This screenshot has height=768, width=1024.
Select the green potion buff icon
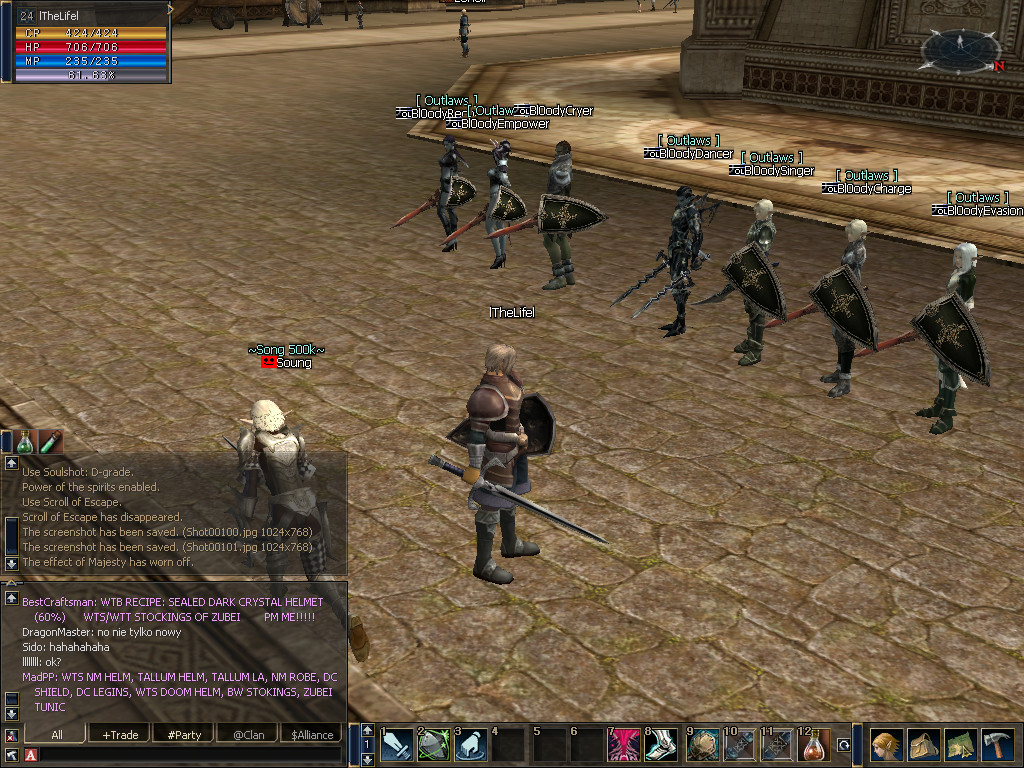pyautogui.click(x=25, y=440)
